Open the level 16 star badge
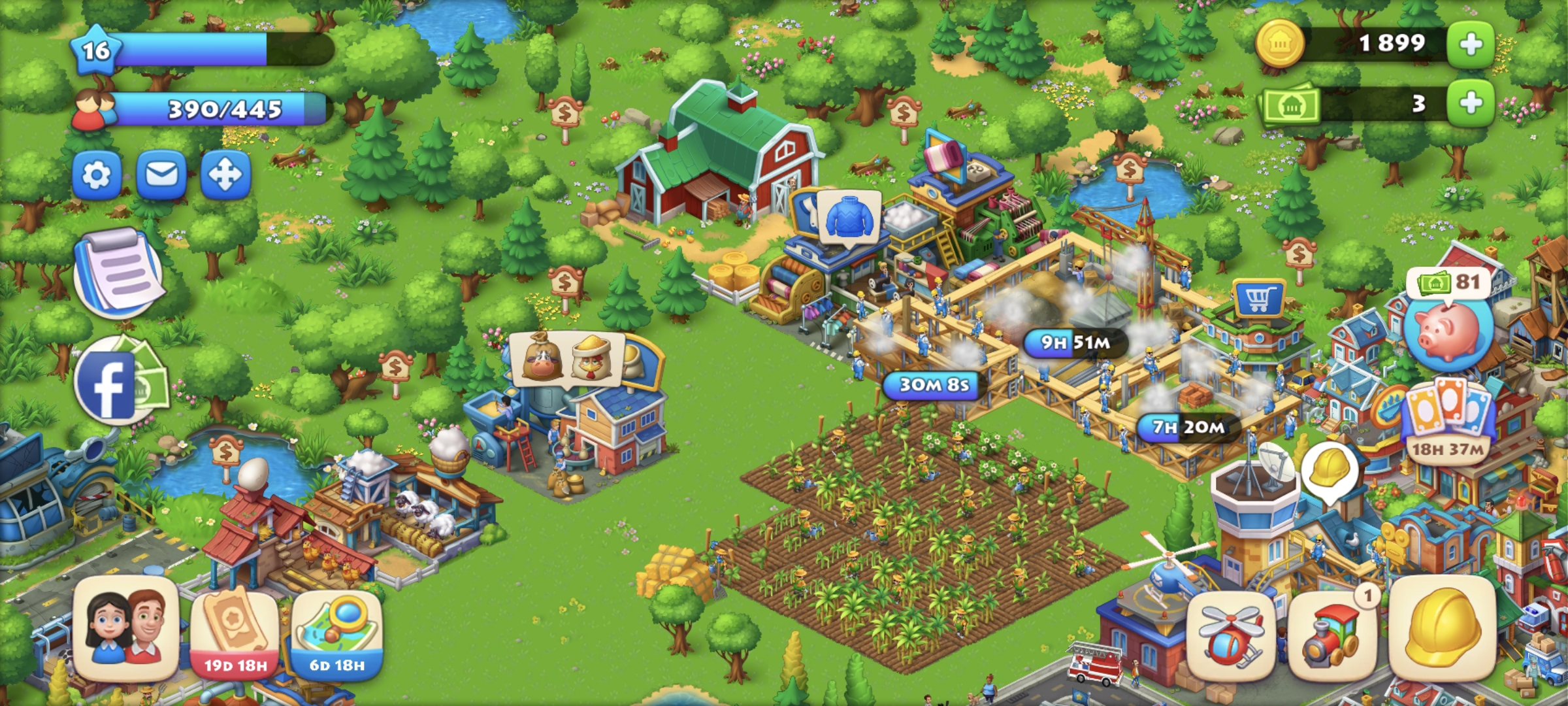The width and height of the screenshot is (1568, 706). tap(96, 50)
